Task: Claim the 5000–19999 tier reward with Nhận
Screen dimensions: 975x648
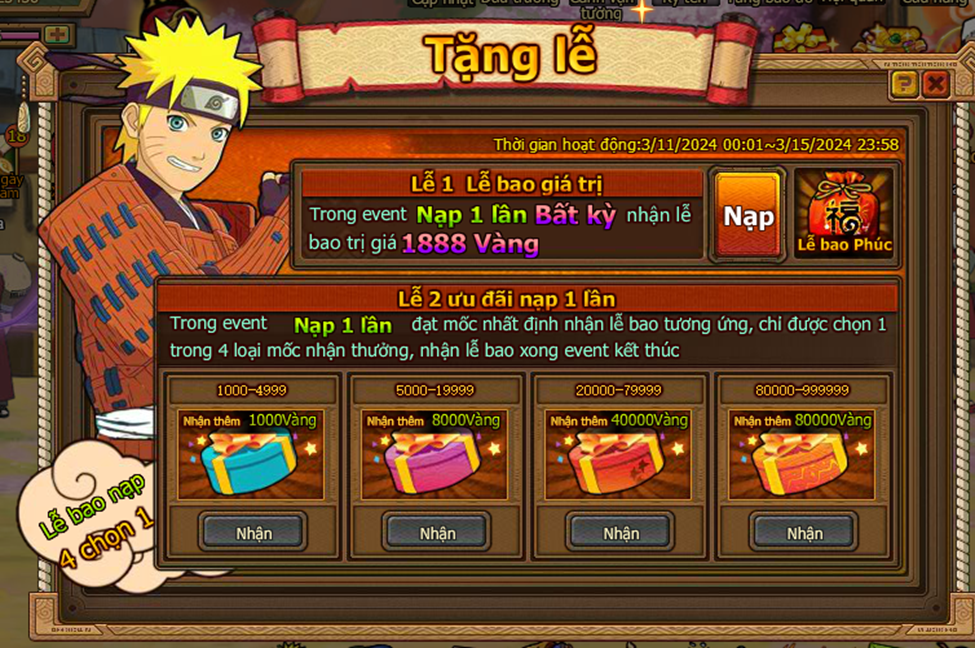Action: 437,533
